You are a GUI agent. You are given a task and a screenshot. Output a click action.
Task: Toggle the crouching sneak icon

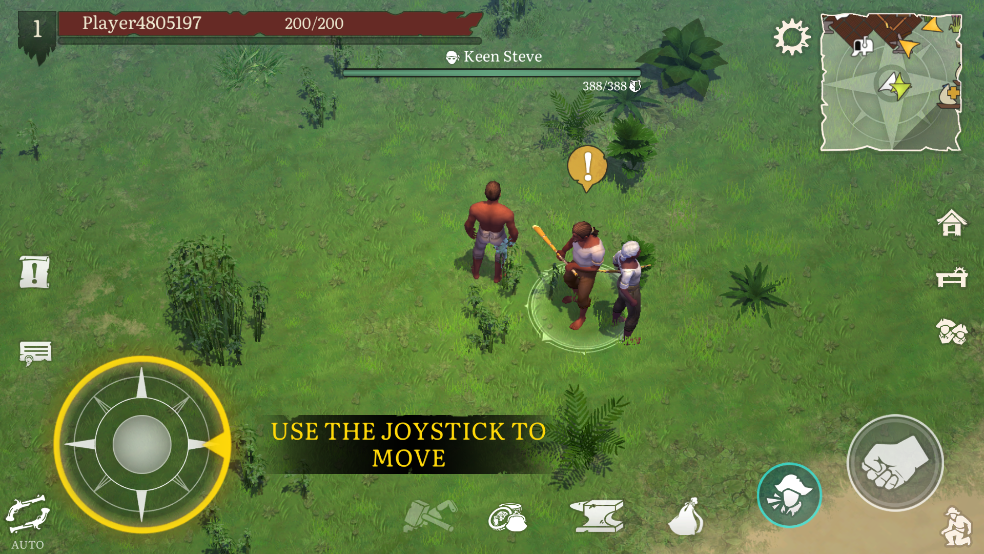tap(957, 526)
